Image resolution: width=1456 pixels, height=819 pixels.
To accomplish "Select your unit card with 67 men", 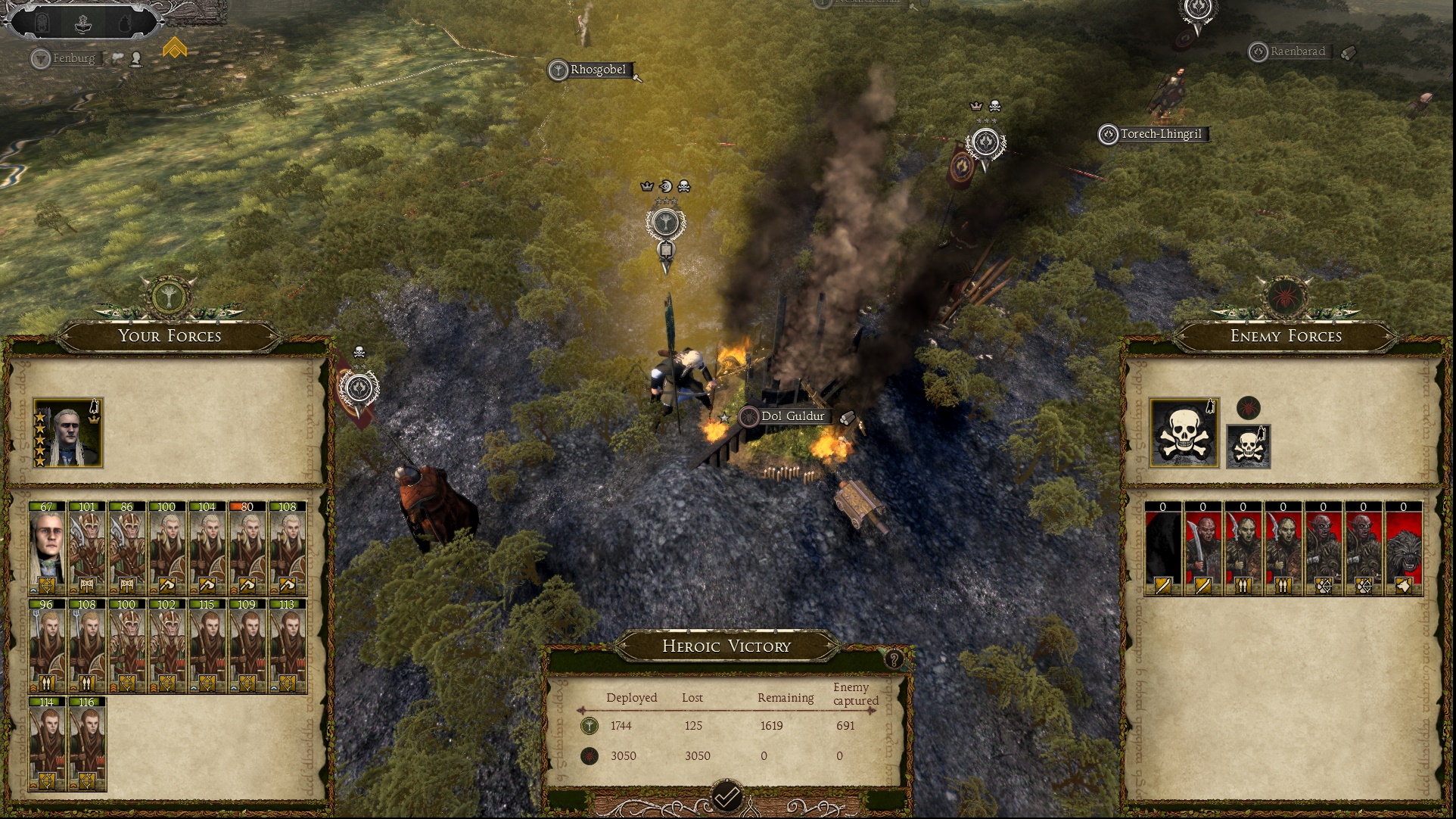I will click(47, 549).
